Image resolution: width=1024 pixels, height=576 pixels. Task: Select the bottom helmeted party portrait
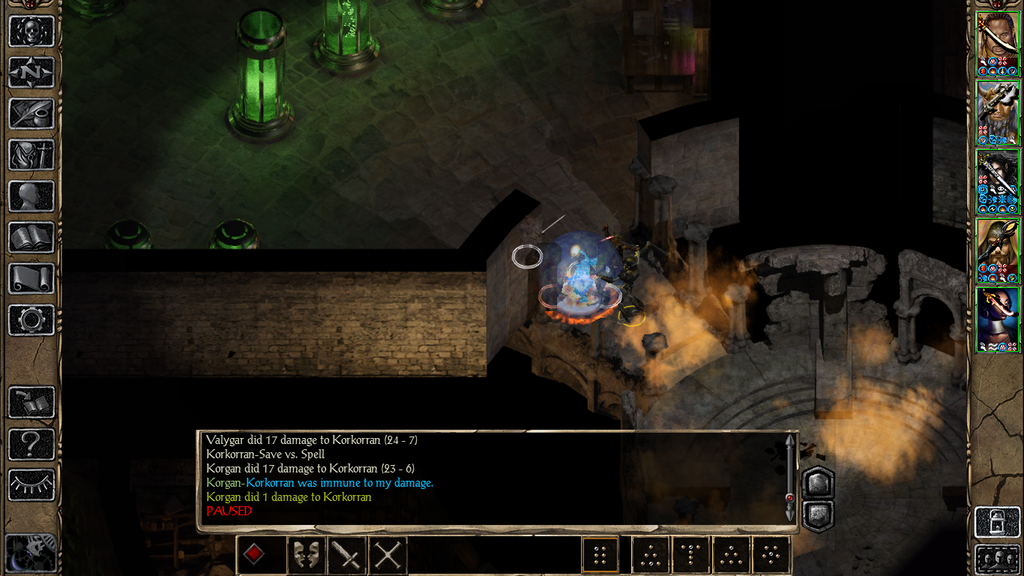tap(997, 319)
